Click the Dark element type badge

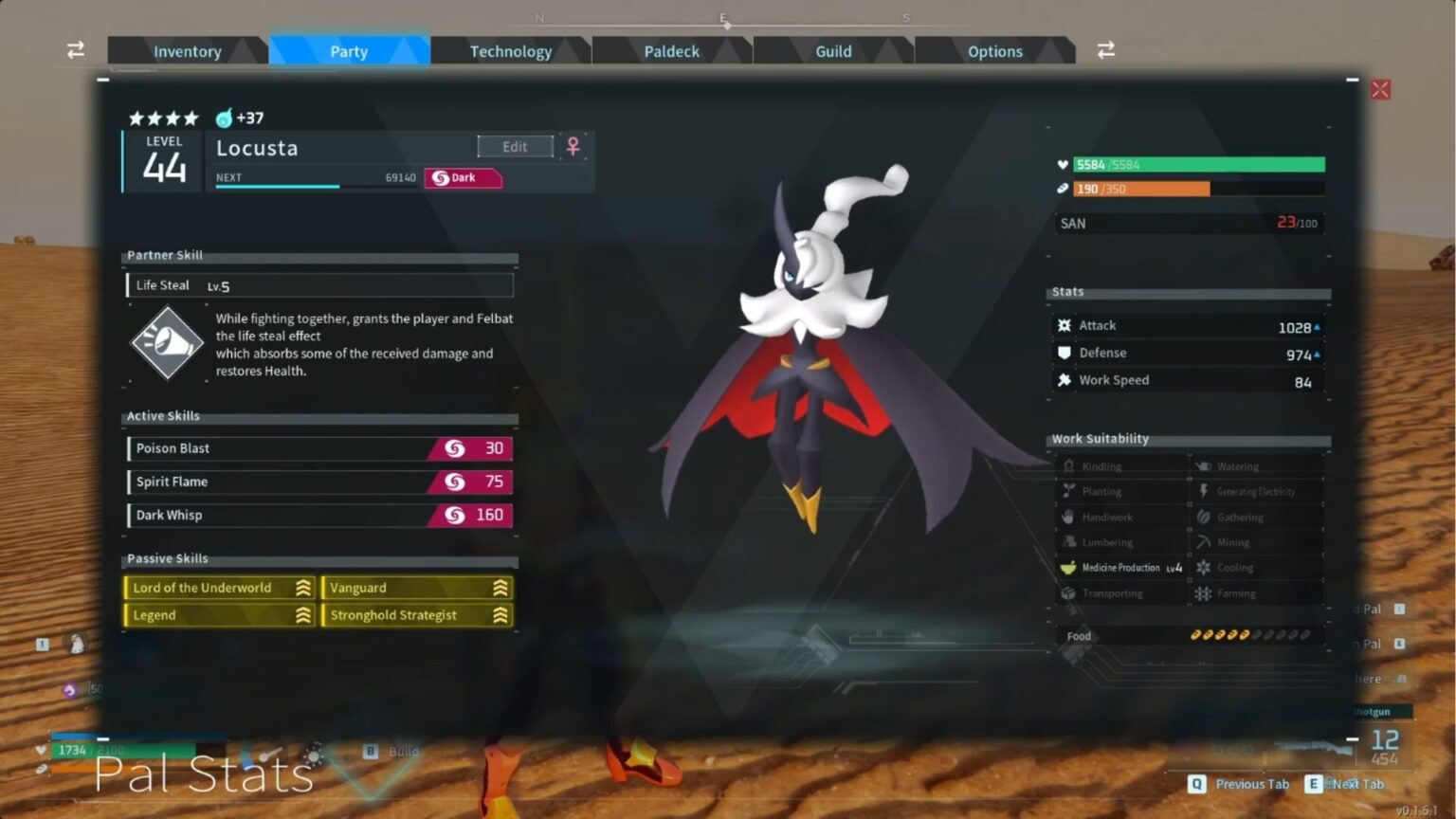click(463, 178)
